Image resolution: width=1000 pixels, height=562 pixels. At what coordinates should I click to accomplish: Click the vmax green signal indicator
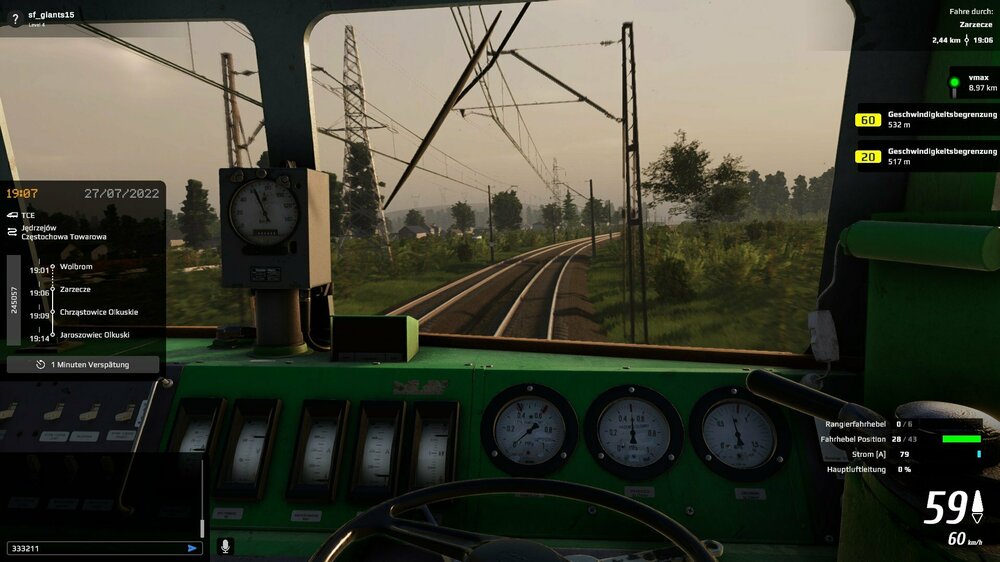(x=954, y=82)
